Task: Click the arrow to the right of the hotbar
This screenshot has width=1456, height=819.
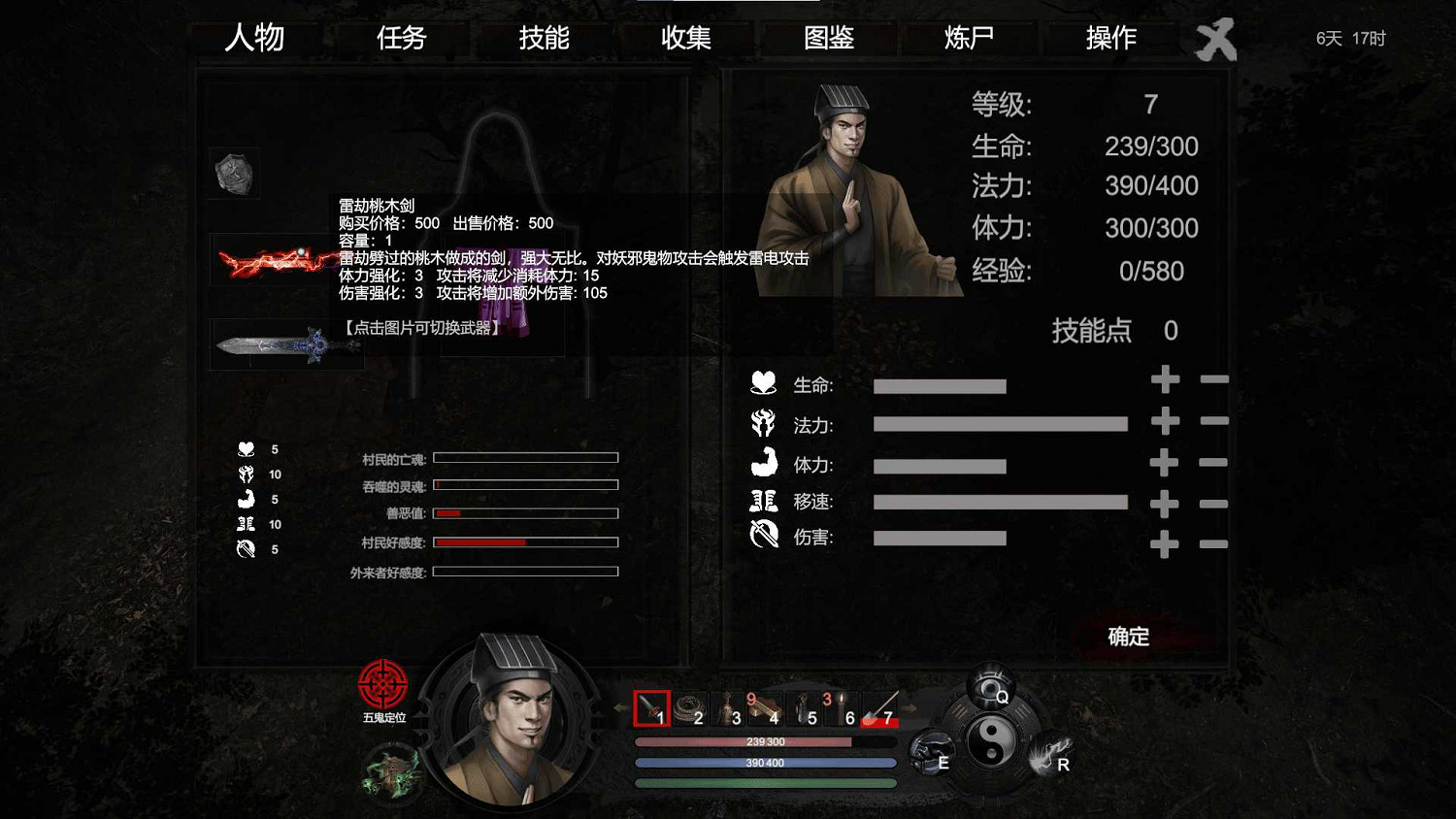Action: click(x=909, y=709)
